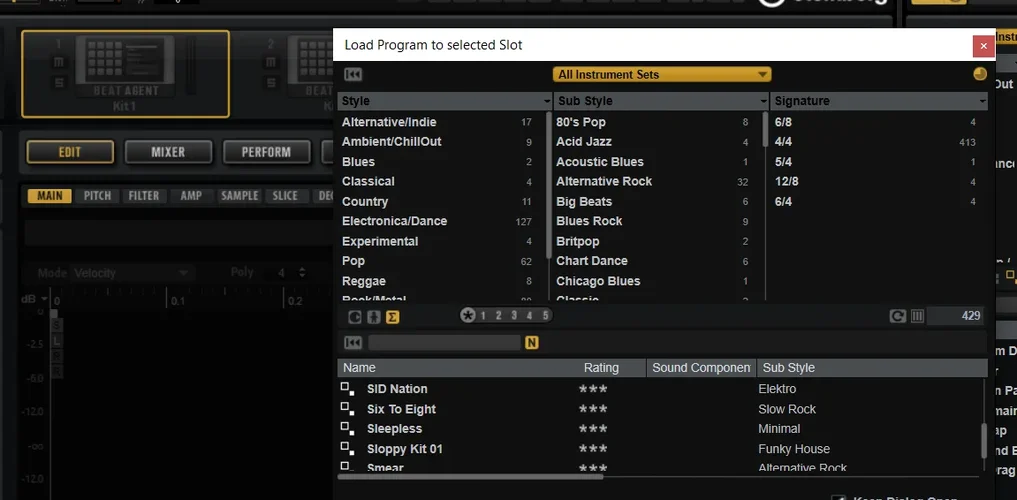This screenshot has height=500, width=1017.
Task: Open the All Instrument Sets dropdown
Action: click(662, 74)
